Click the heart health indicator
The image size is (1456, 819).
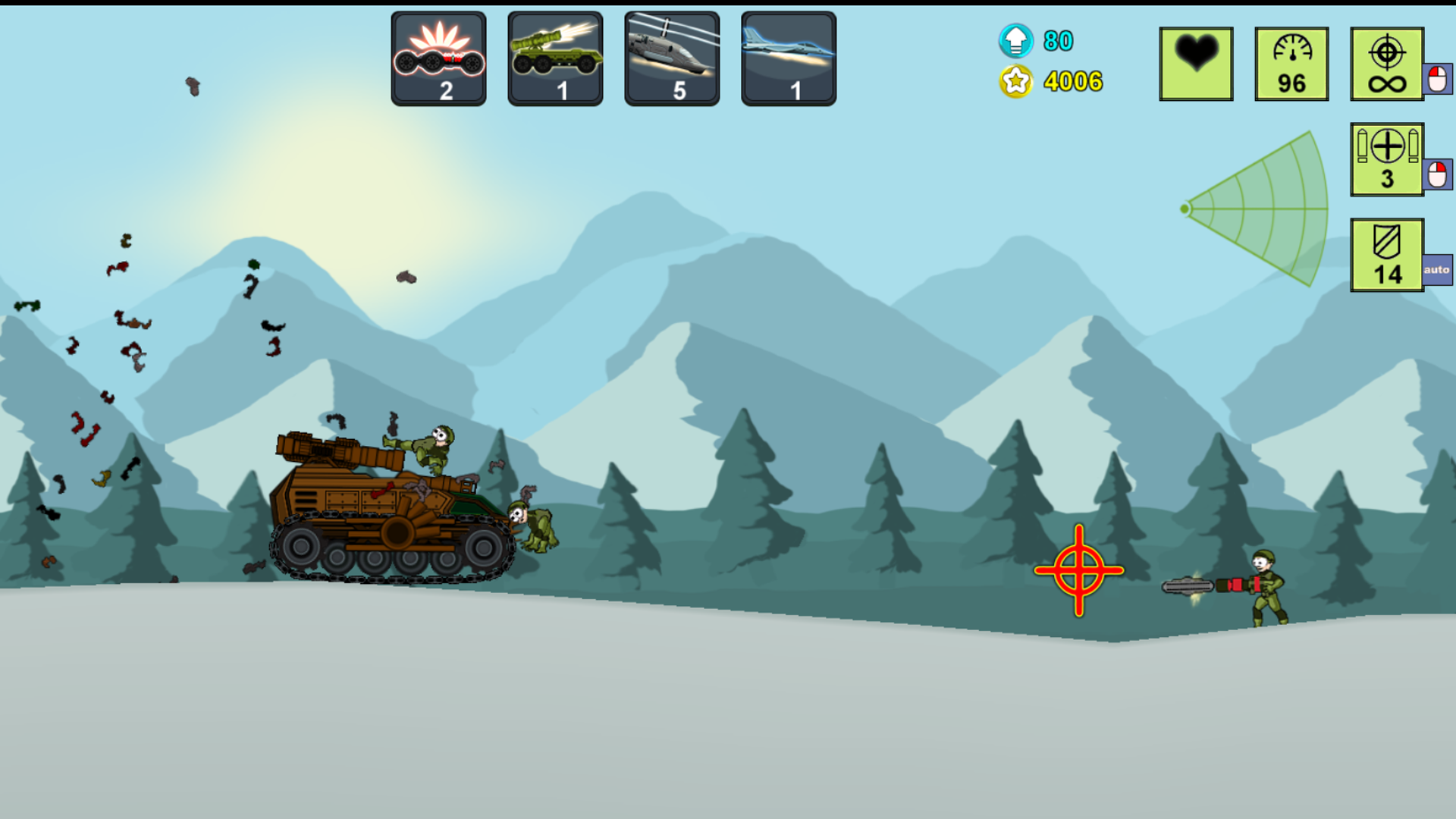click(x=1196, y=62)
